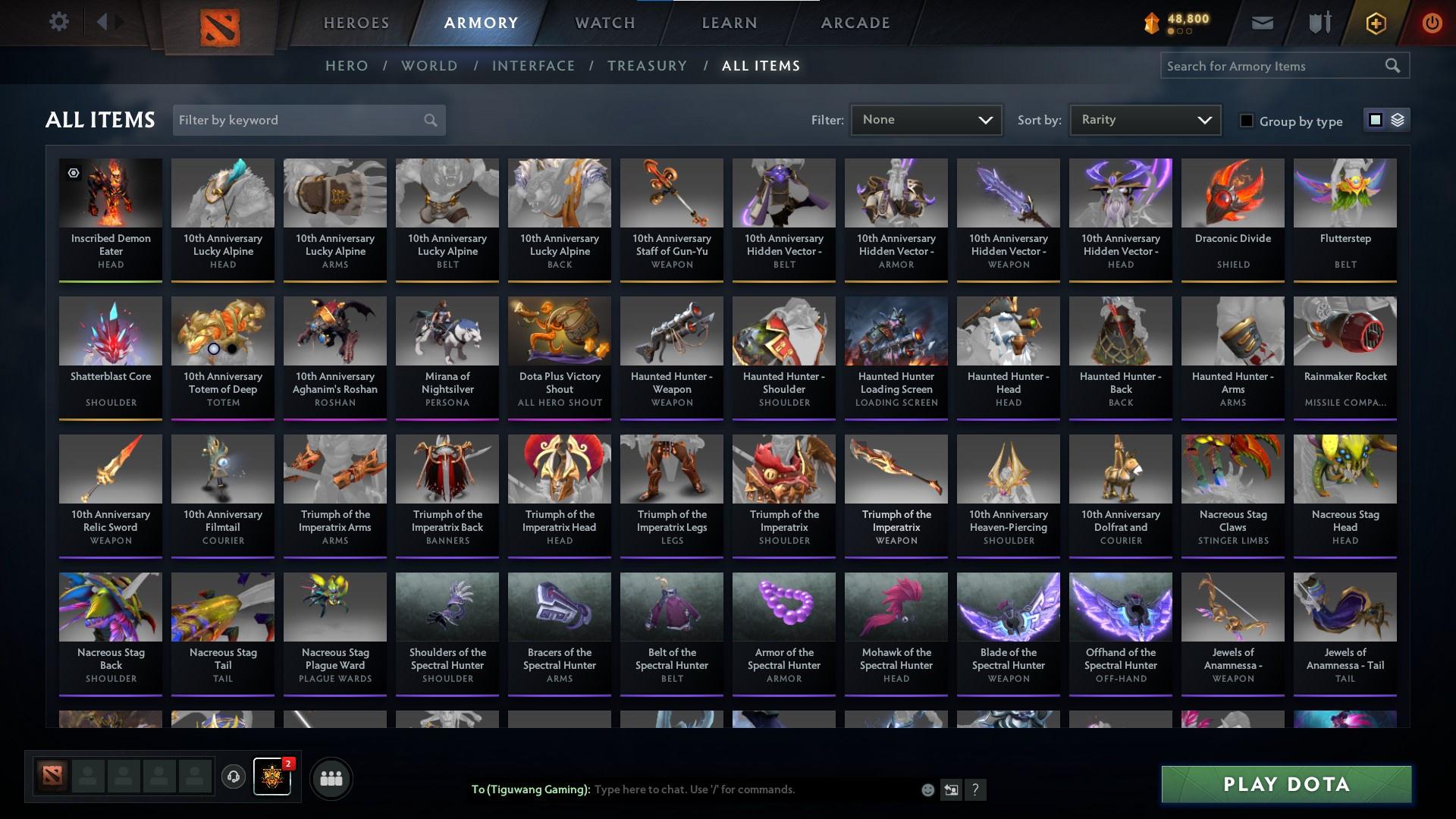Click the shards balance progress dots
Viewport: 1456px width, 819px height.
coord(1181,32)
